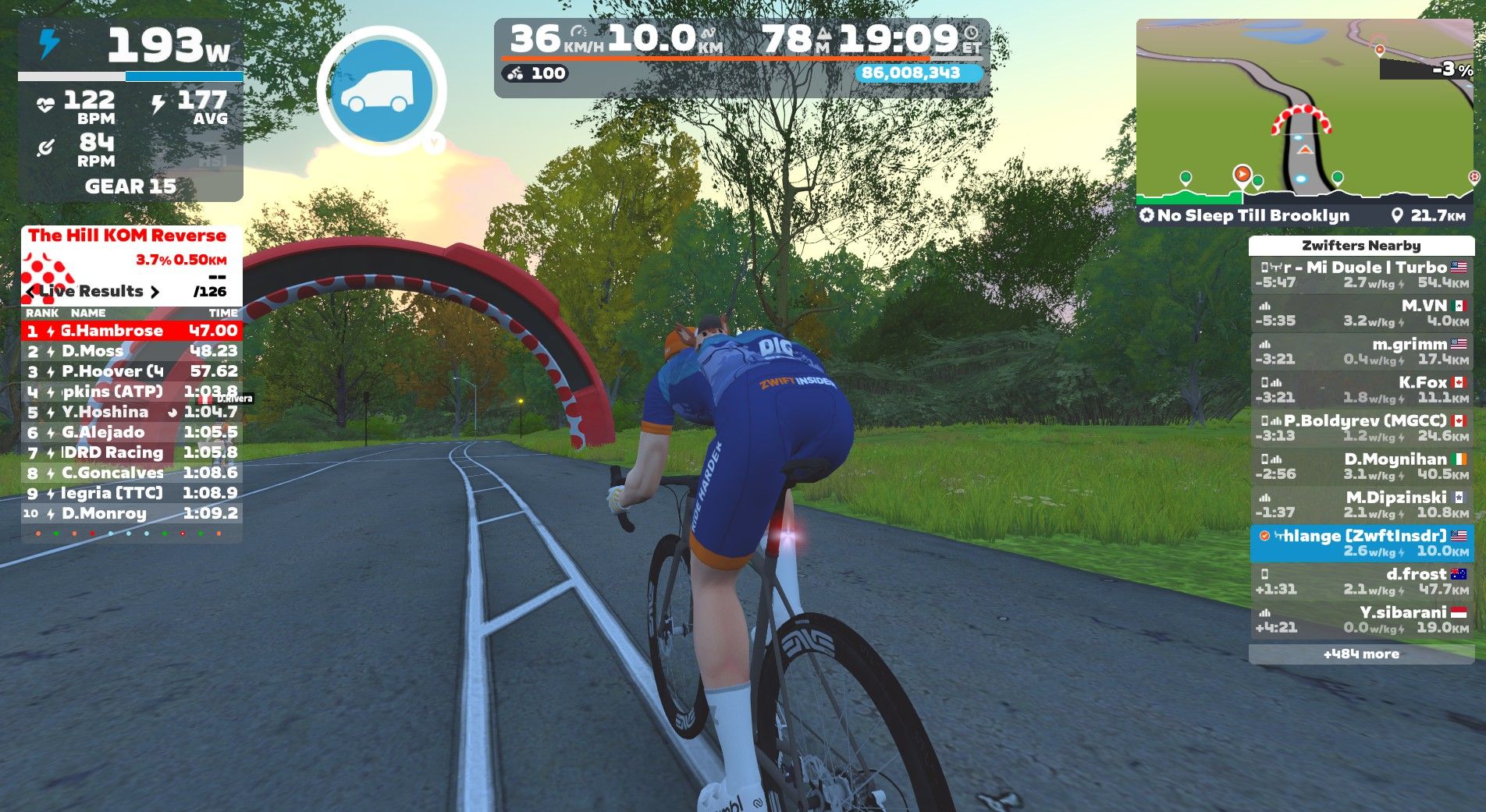Select the highlighted ZwftInsdr rider row

(1361, 543)
